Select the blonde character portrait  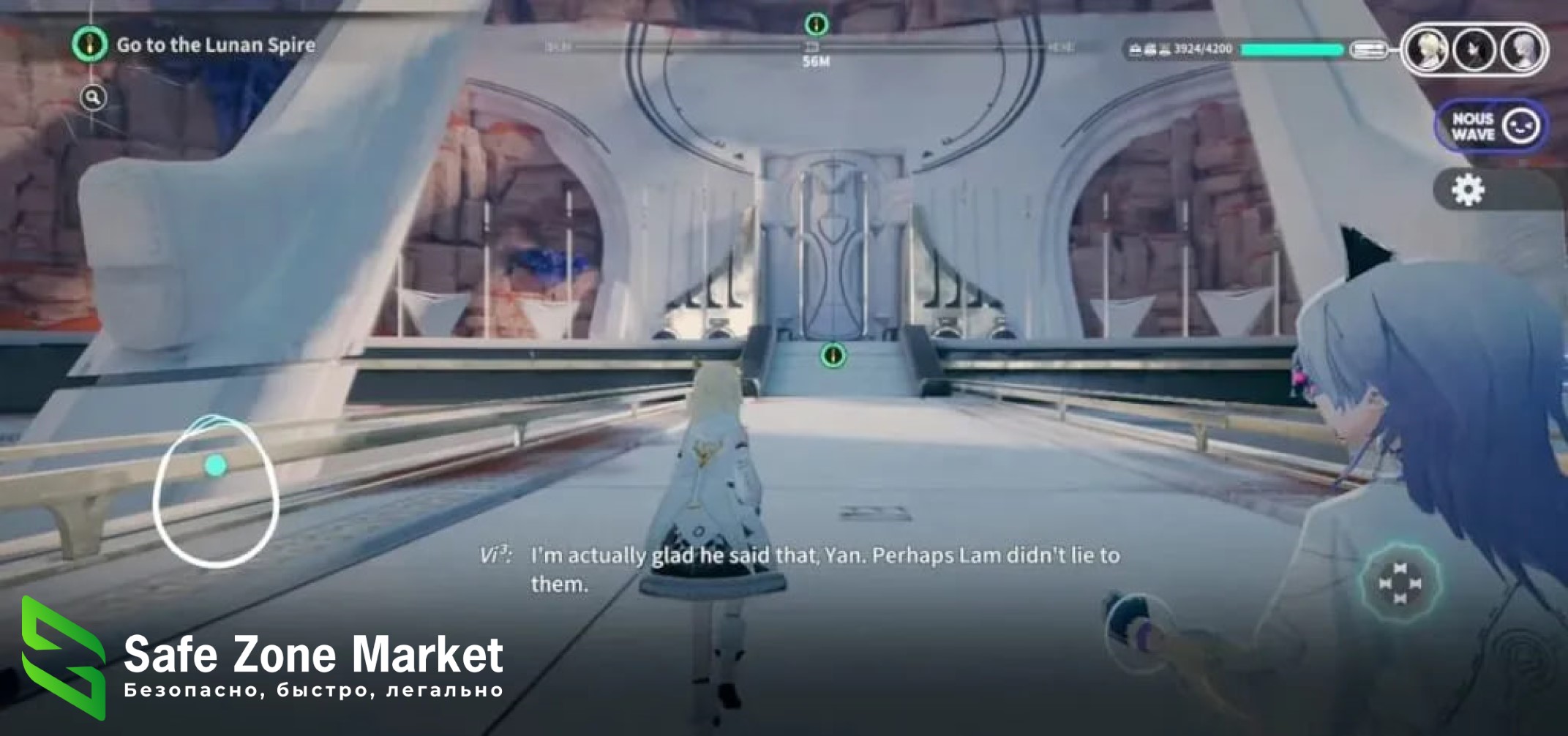click(x=1428, y=50)
